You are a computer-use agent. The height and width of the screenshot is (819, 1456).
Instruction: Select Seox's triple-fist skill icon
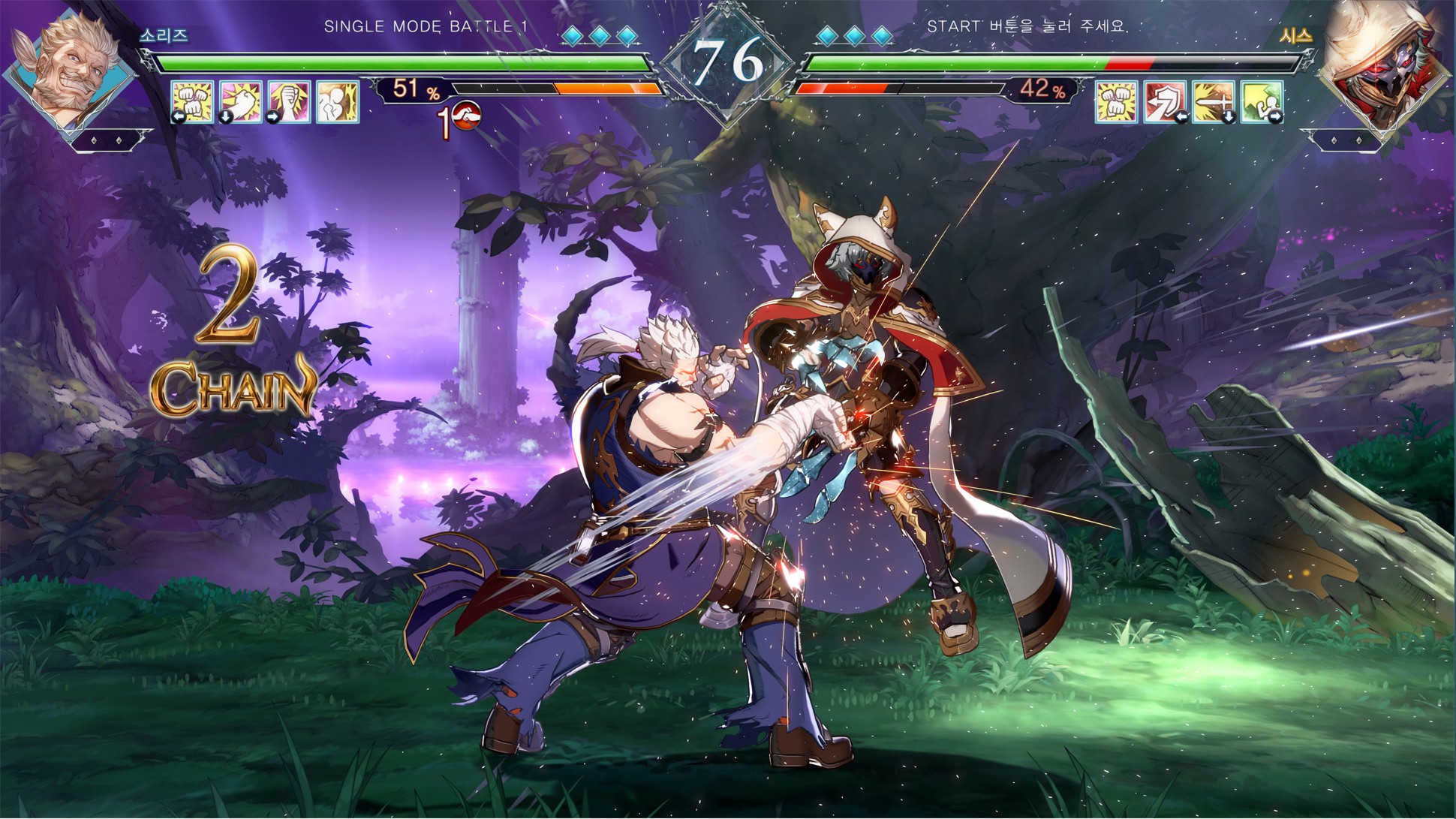[1117, 101]
